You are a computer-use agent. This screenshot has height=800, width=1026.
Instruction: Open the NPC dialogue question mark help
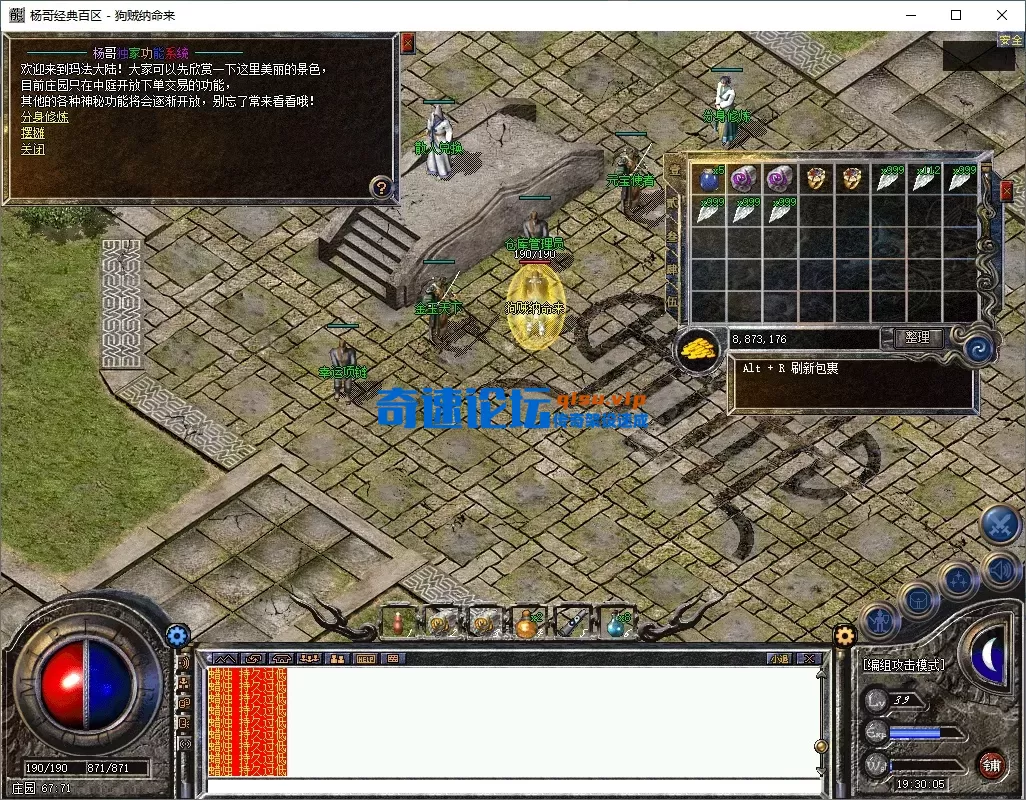[380, 186]
